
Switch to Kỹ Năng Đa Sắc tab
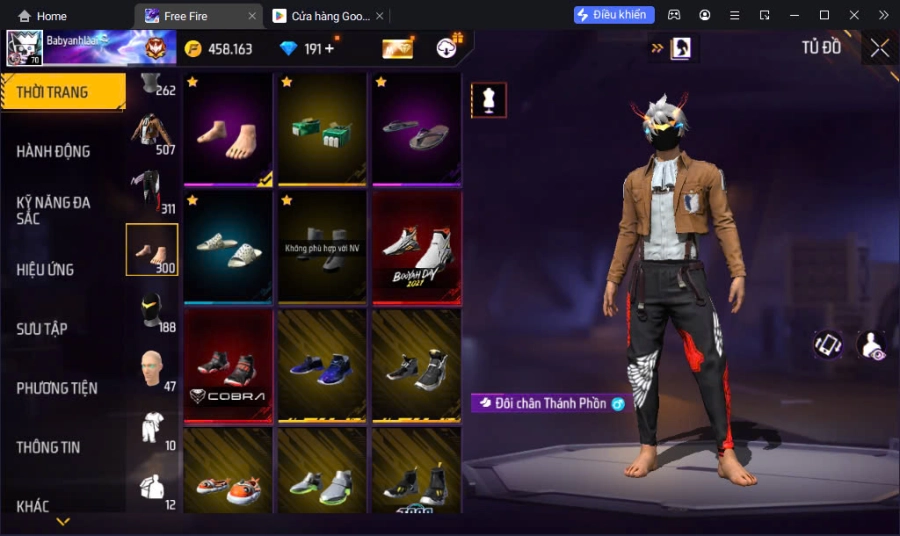[53, 210]
